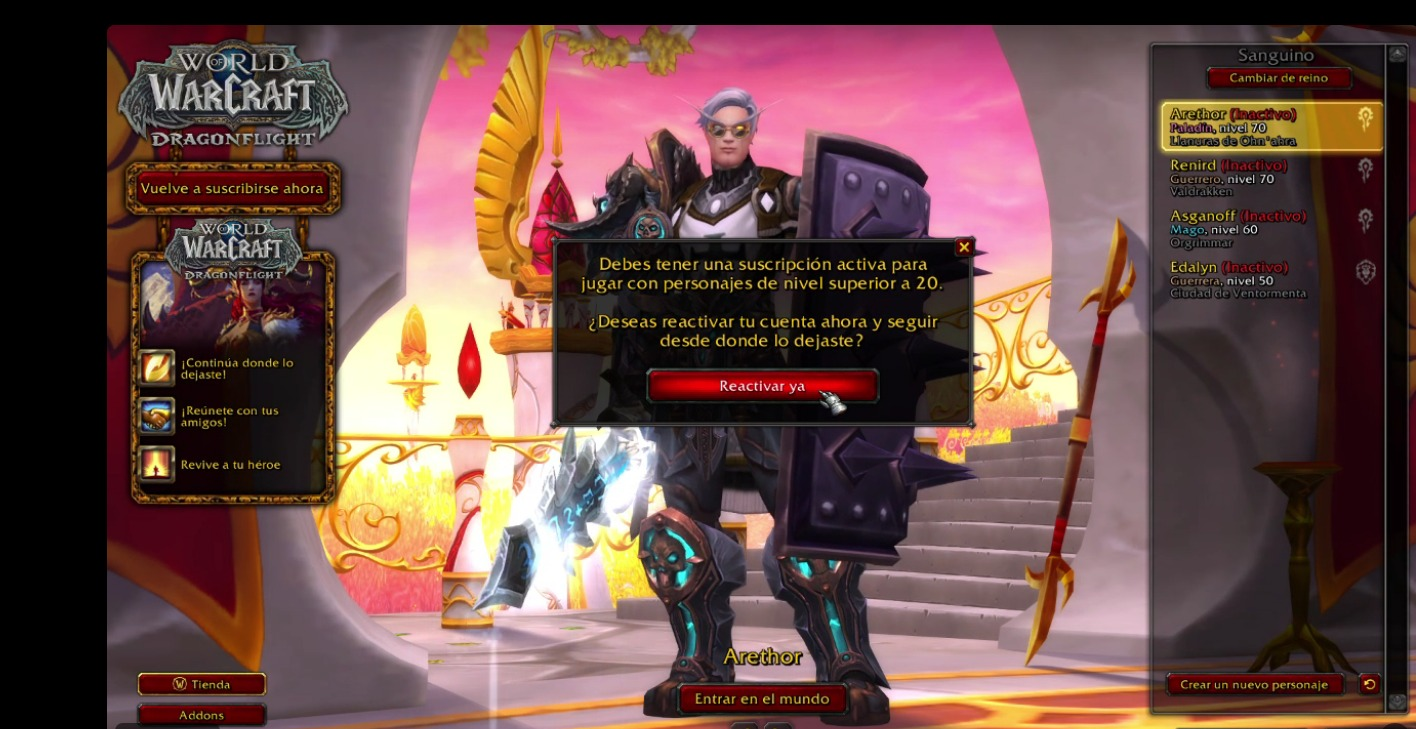This screenshot has width=1416, height=729.
Task: Select the mage Asganoff
Action: (x=1270, y=228)
